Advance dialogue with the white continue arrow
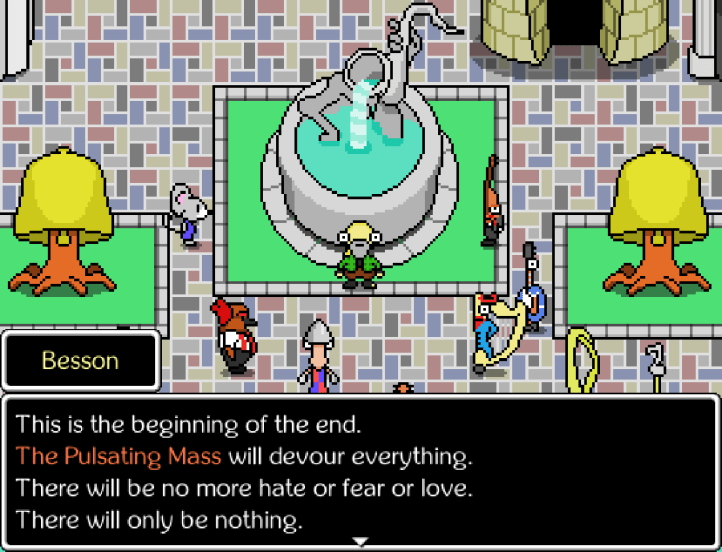The height and width of the screenshot is (552, 722). tap(361, 541)
